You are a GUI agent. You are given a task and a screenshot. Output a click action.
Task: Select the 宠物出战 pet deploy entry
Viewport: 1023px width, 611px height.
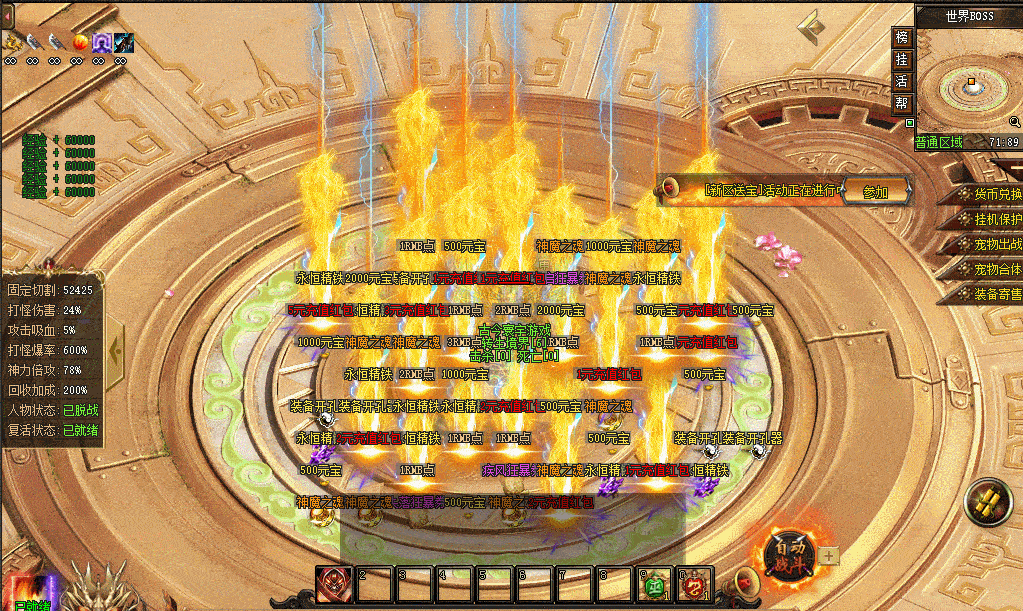989,244
